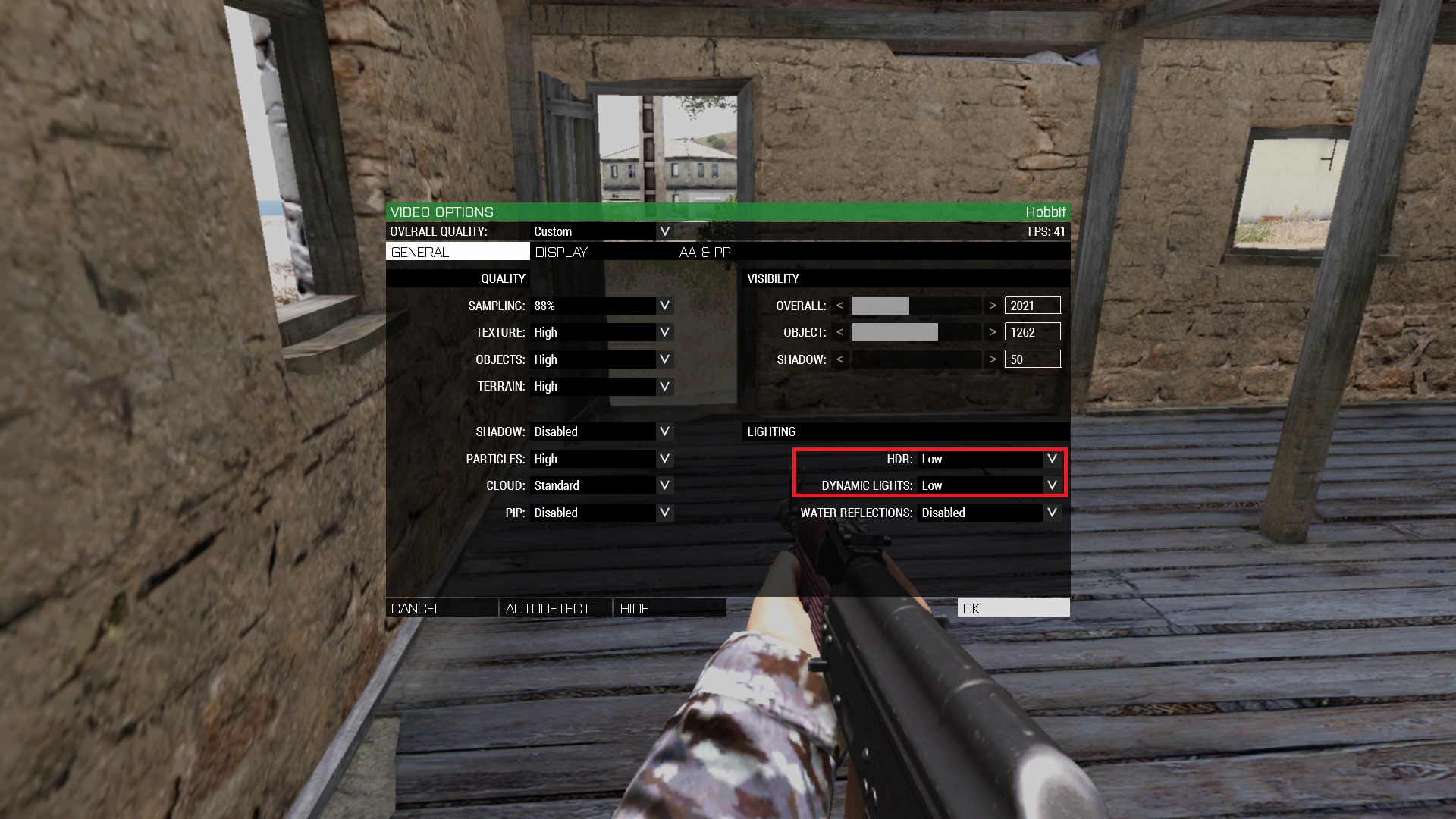The width and height of the screenshot is (1456, 819).
Task: Expand the Particles dropdown
Action: point(664,459)
